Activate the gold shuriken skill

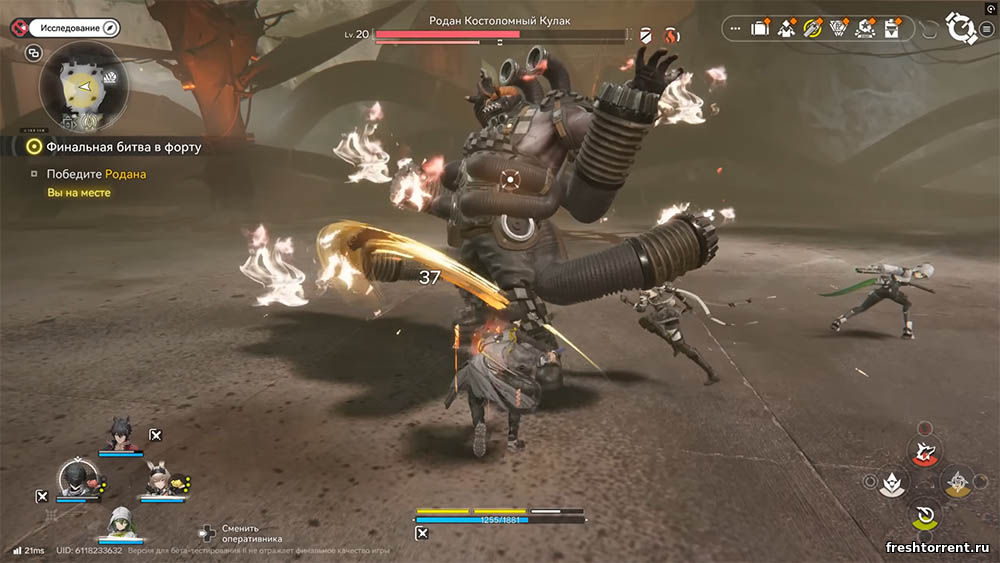[959, 483]
